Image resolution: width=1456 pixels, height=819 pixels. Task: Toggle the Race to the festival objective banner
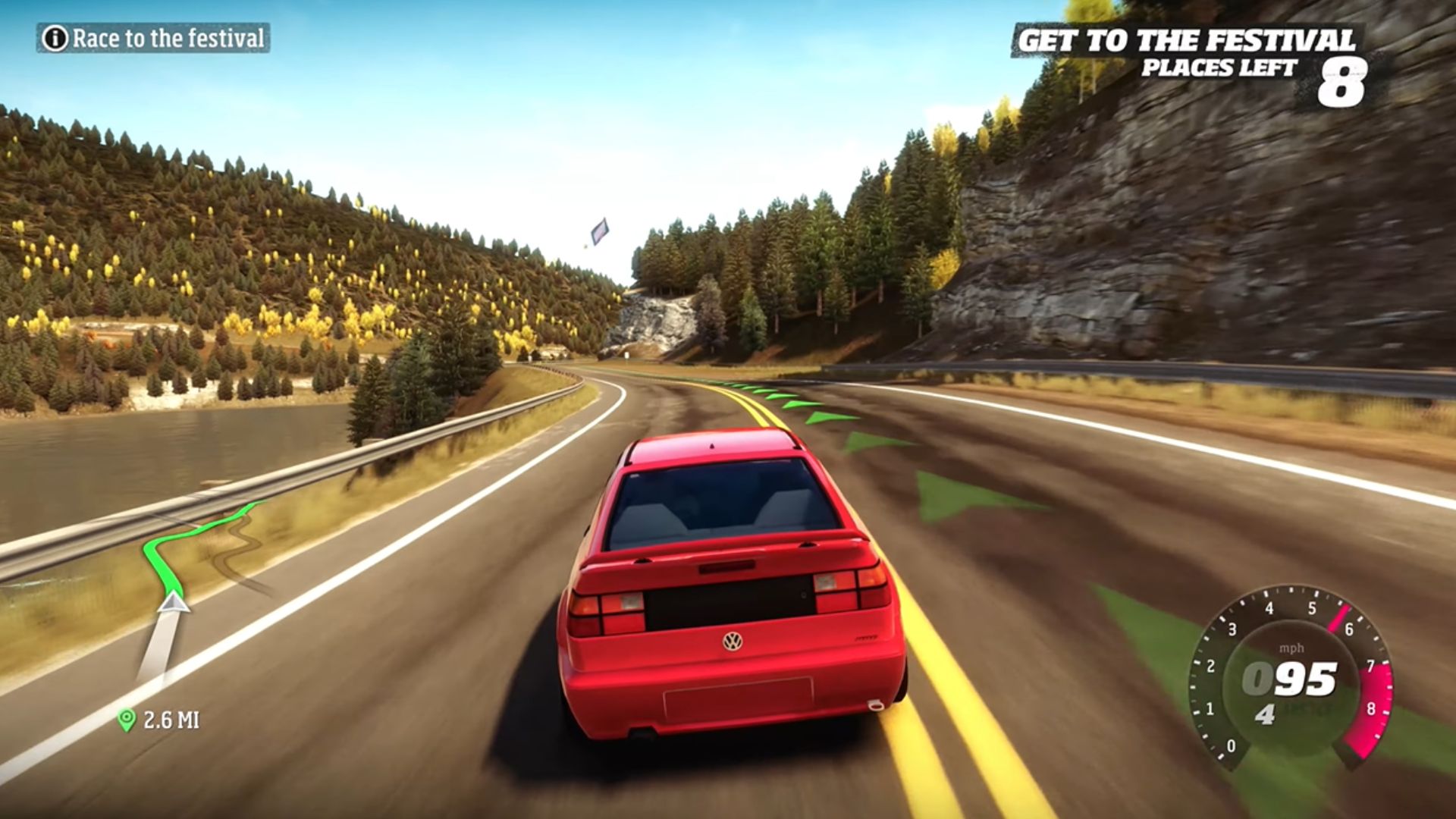coord(152,35)
